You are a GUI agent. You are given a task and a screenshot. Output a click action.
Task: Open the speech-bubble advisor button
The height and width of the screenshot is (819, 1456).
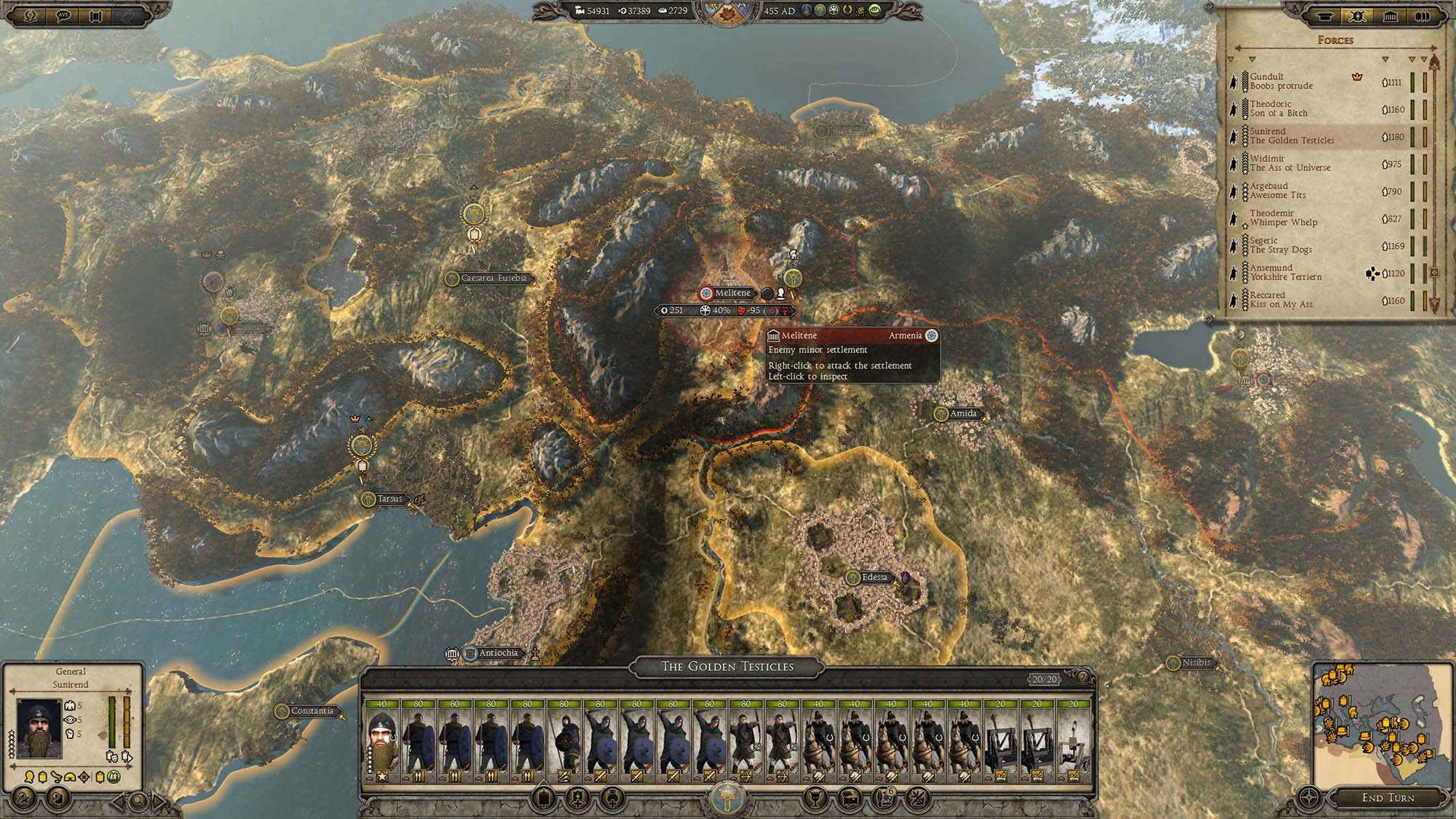[x=63, y=16]
